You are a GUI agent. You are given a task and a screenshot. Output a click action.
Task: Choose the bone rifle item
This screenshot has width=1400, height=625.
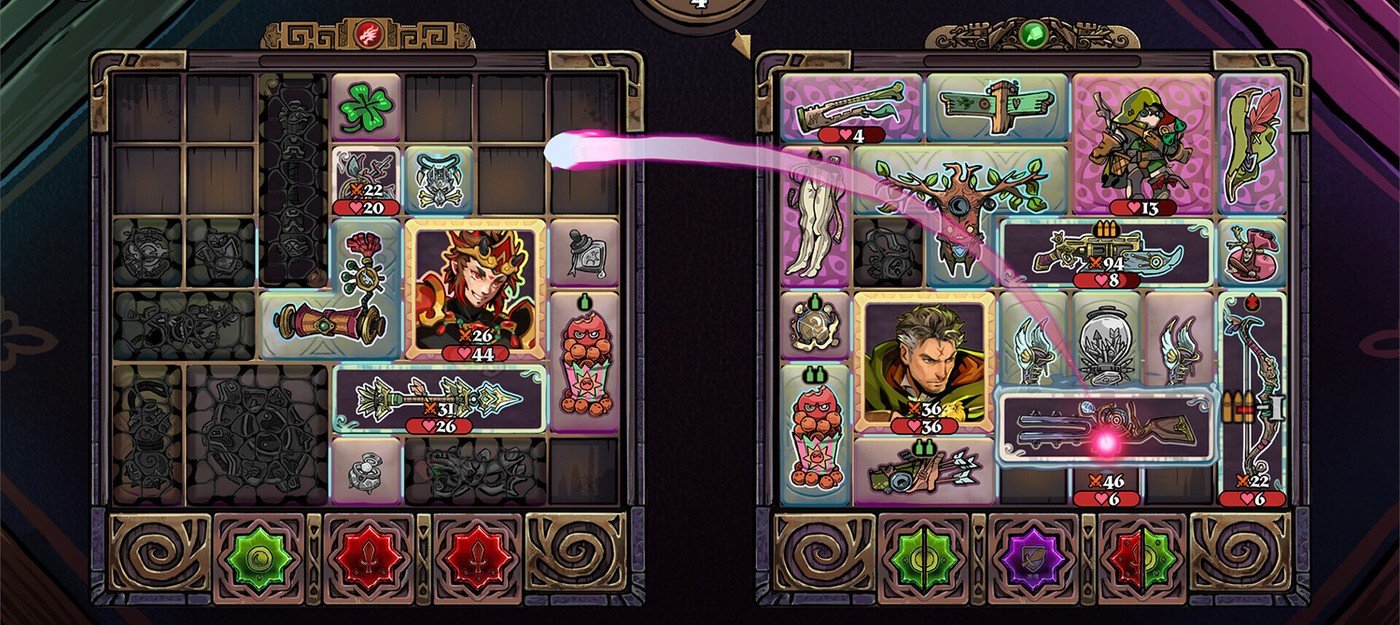pos(851,107)
